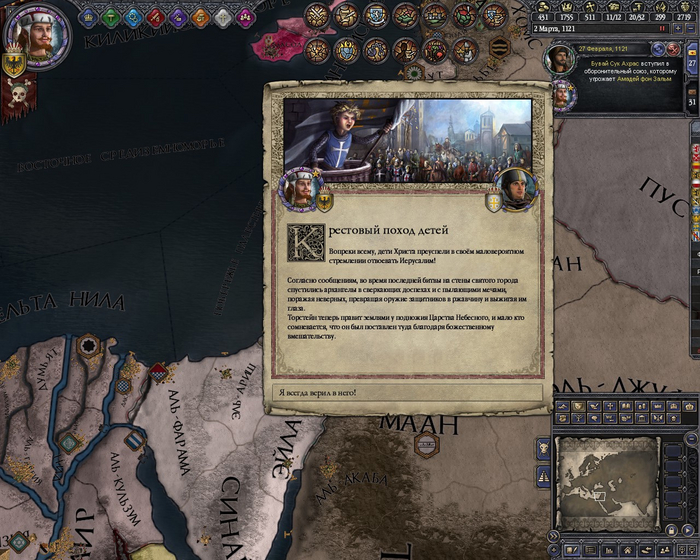Switch to the red sword tab

[x=156, y=17]
